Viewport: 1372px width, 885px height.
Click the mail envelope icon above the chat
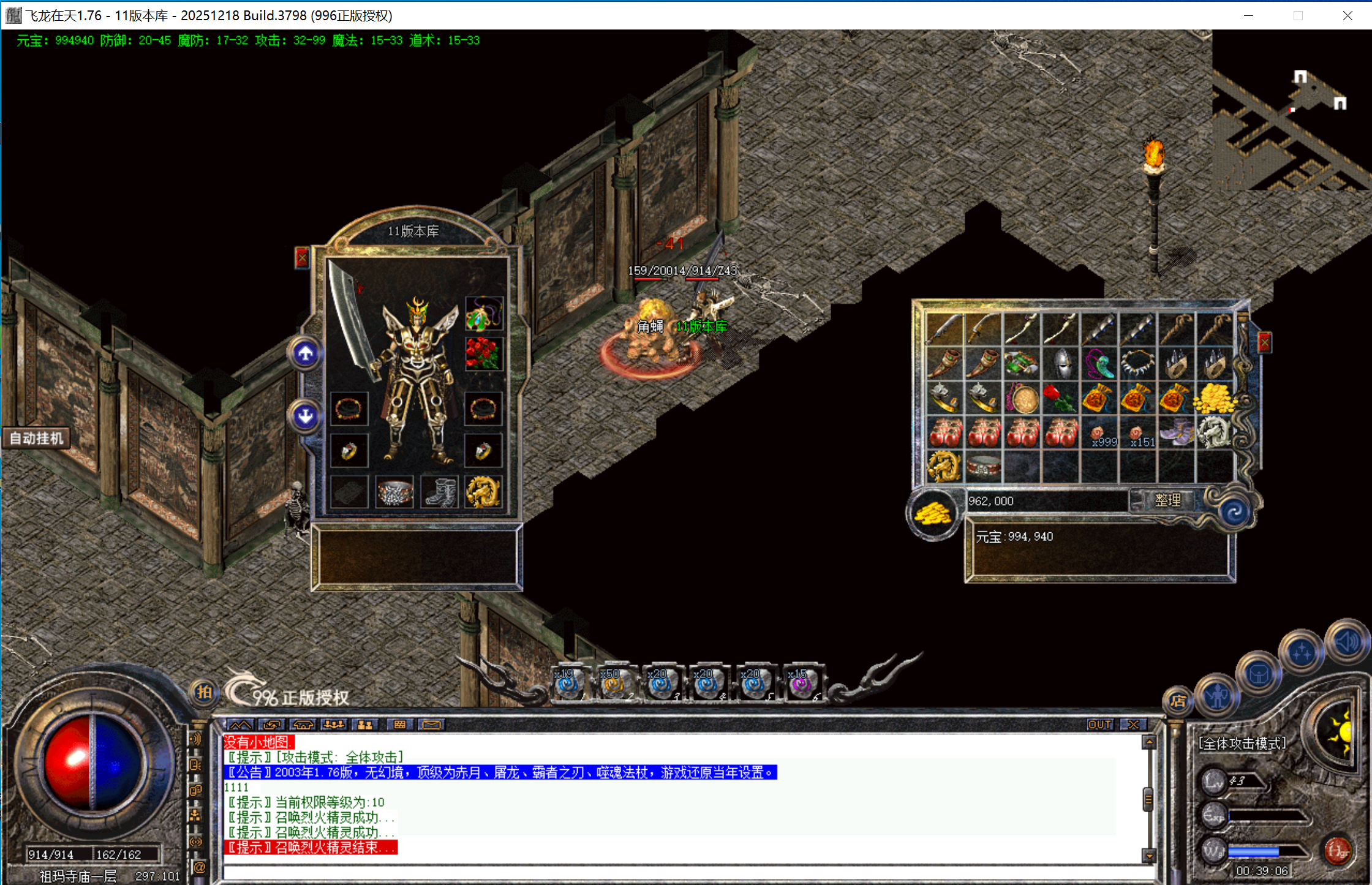tap(432, 725)
